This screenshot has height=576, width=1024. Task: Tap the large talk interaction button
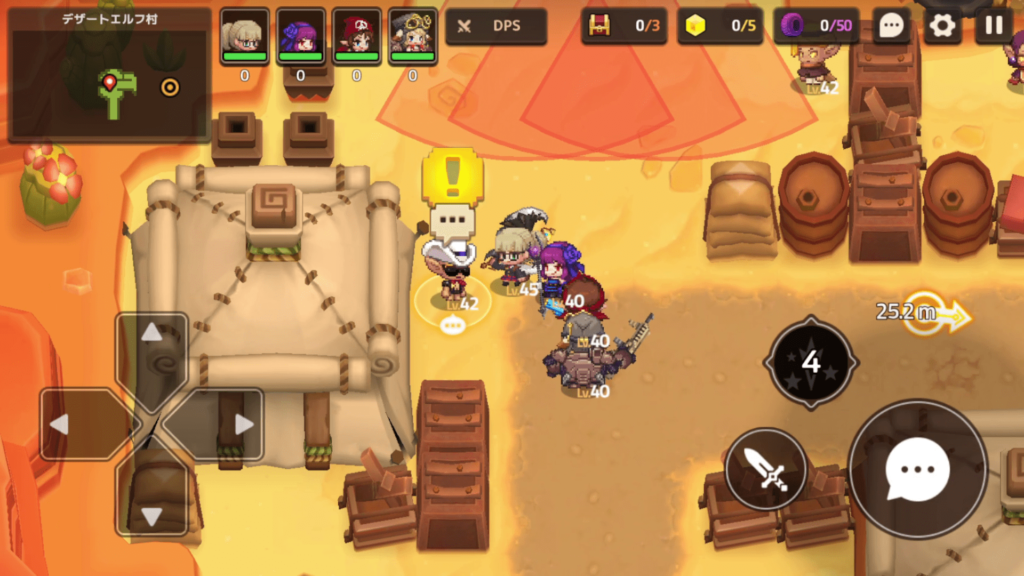(x=917, y=468)
